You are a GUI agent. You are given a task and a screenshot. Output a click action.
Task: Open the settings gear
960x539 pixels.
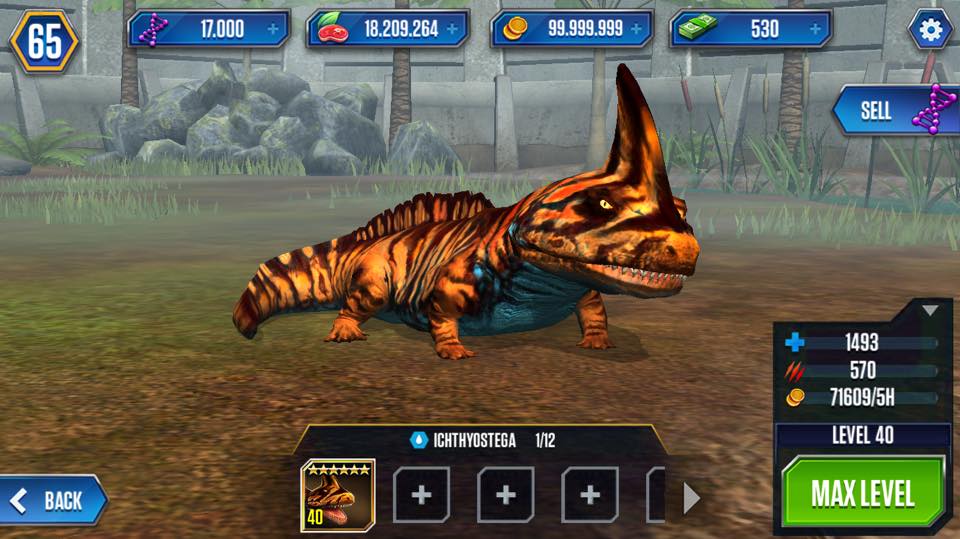(x=930, y=30)
